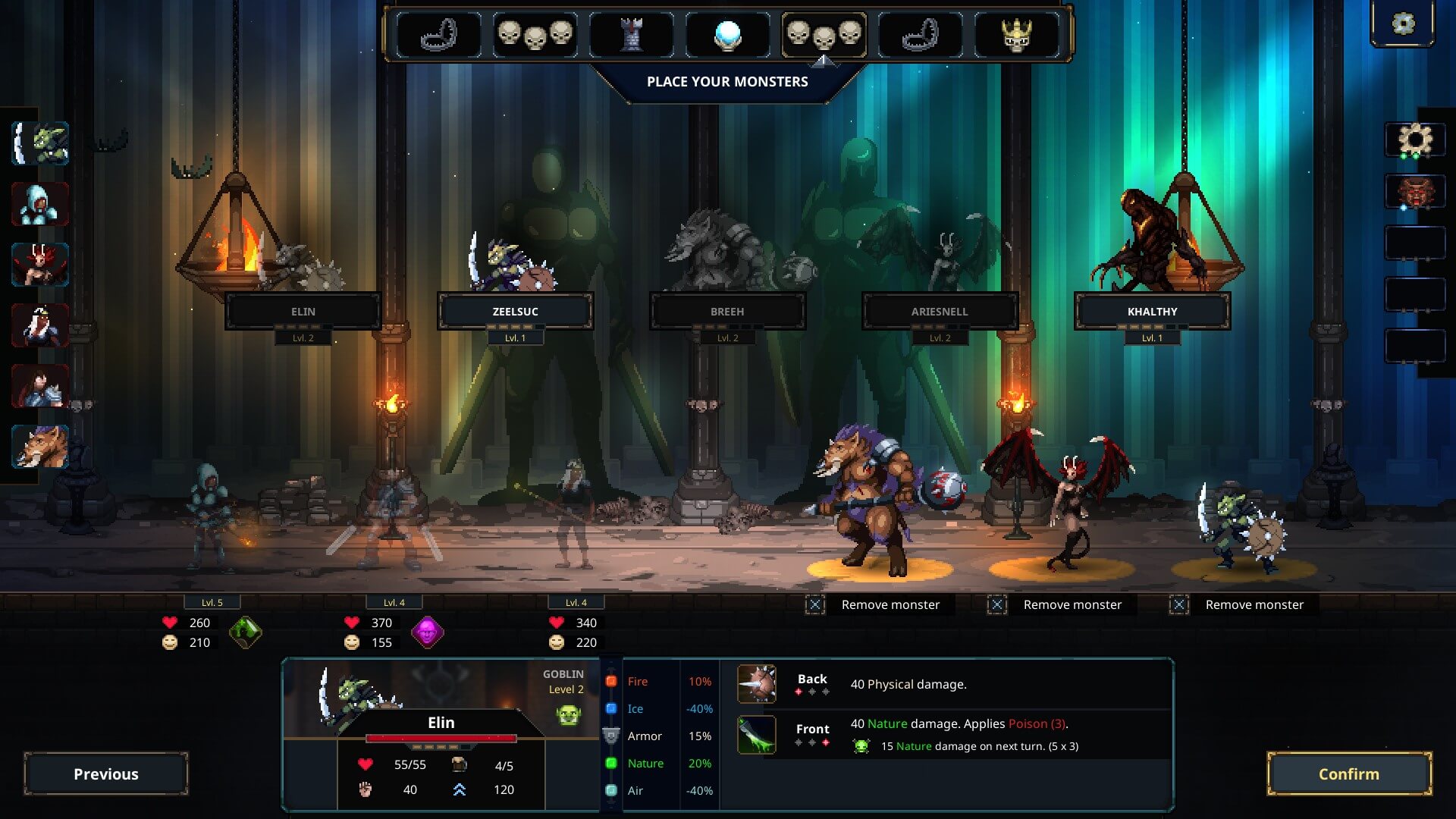The height and width of the screenshot is (819, 1456).
Task: Inspect the Back physical damage skill
Action: point(757,684)
